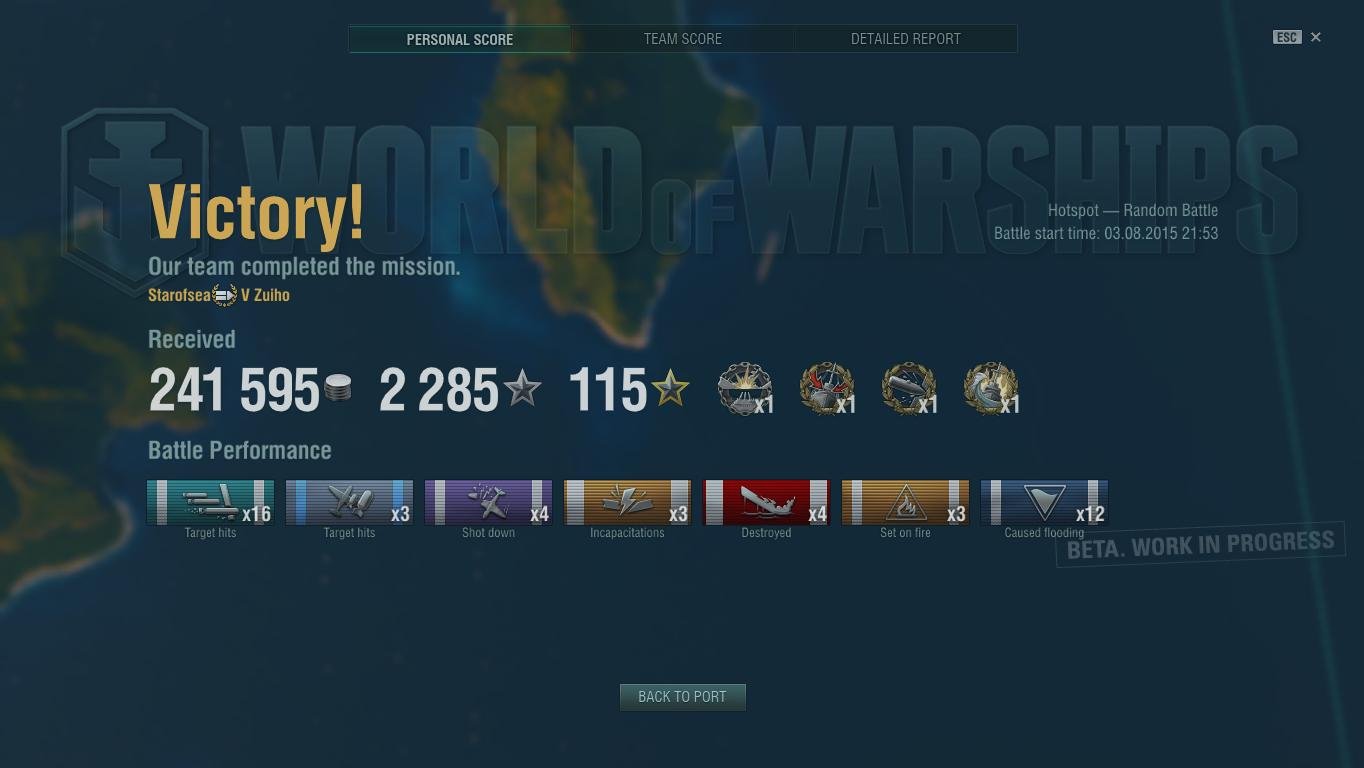This screenshot has width=1364, height=768.
Task: Select the burning ship achievement medal
Action: (990, 388)
